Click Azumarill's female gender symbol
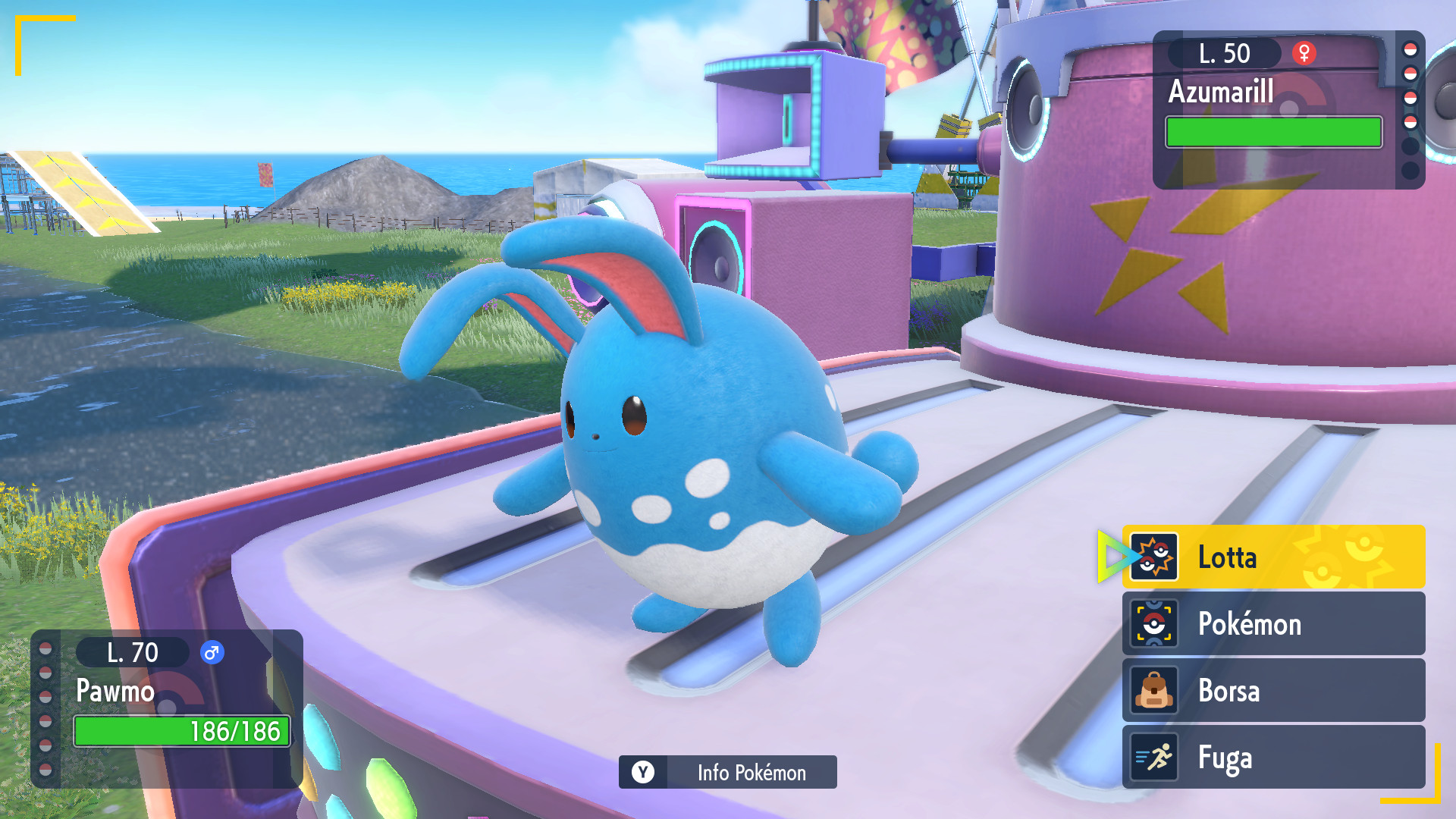1456x819 pixels. tap(1304, 53)
